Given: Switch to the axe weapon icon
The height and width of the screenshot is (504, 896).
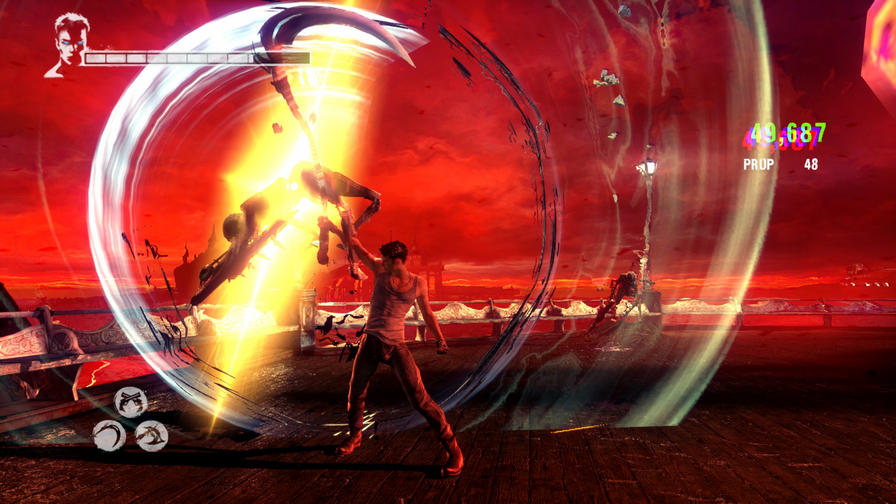Looking at the screenshot, I should point(152,435).
